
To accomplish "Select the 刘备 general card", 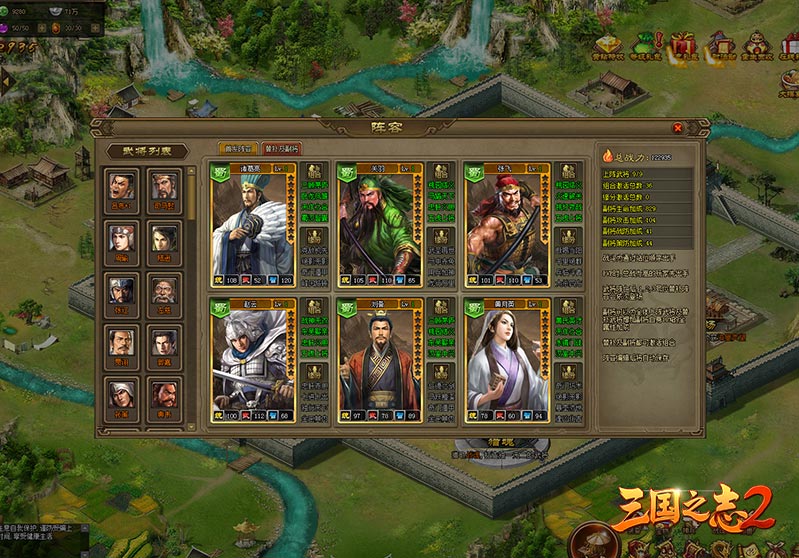I will tap(380, 358).
